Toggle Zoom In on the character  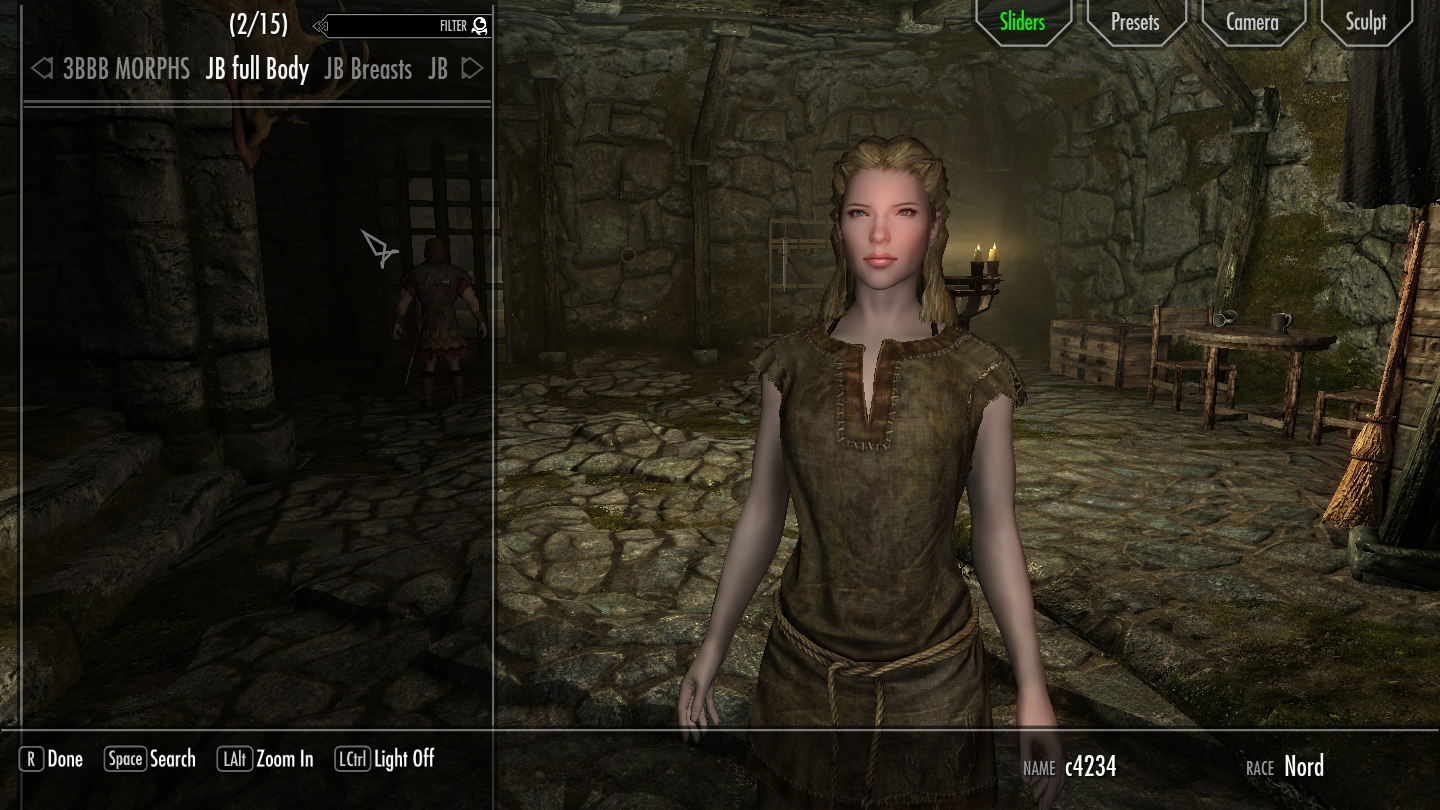tap(287, 759)
